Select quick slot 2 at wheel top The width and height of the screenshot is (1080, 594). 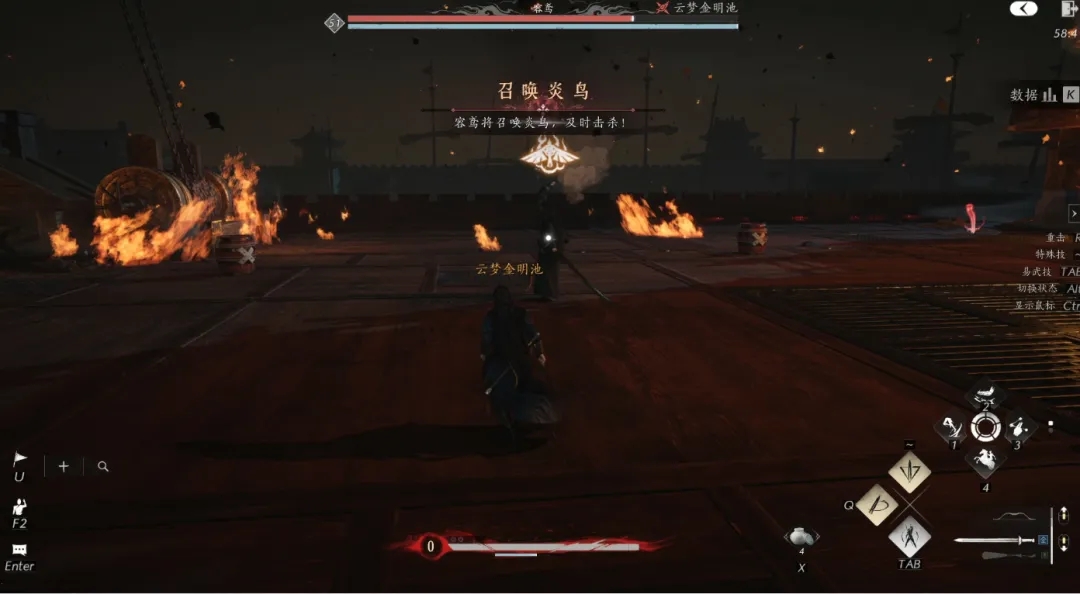pyautogui.click(x=985, y=395)
